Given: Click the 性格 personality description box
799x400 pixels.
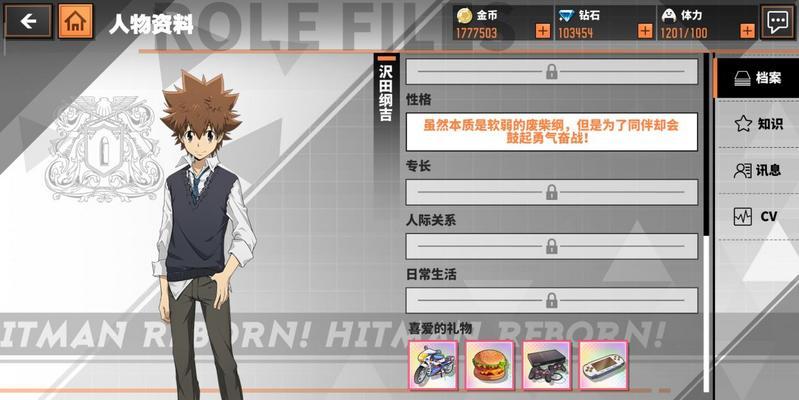Looking at the screenshot, I should (x=551, y=132).
